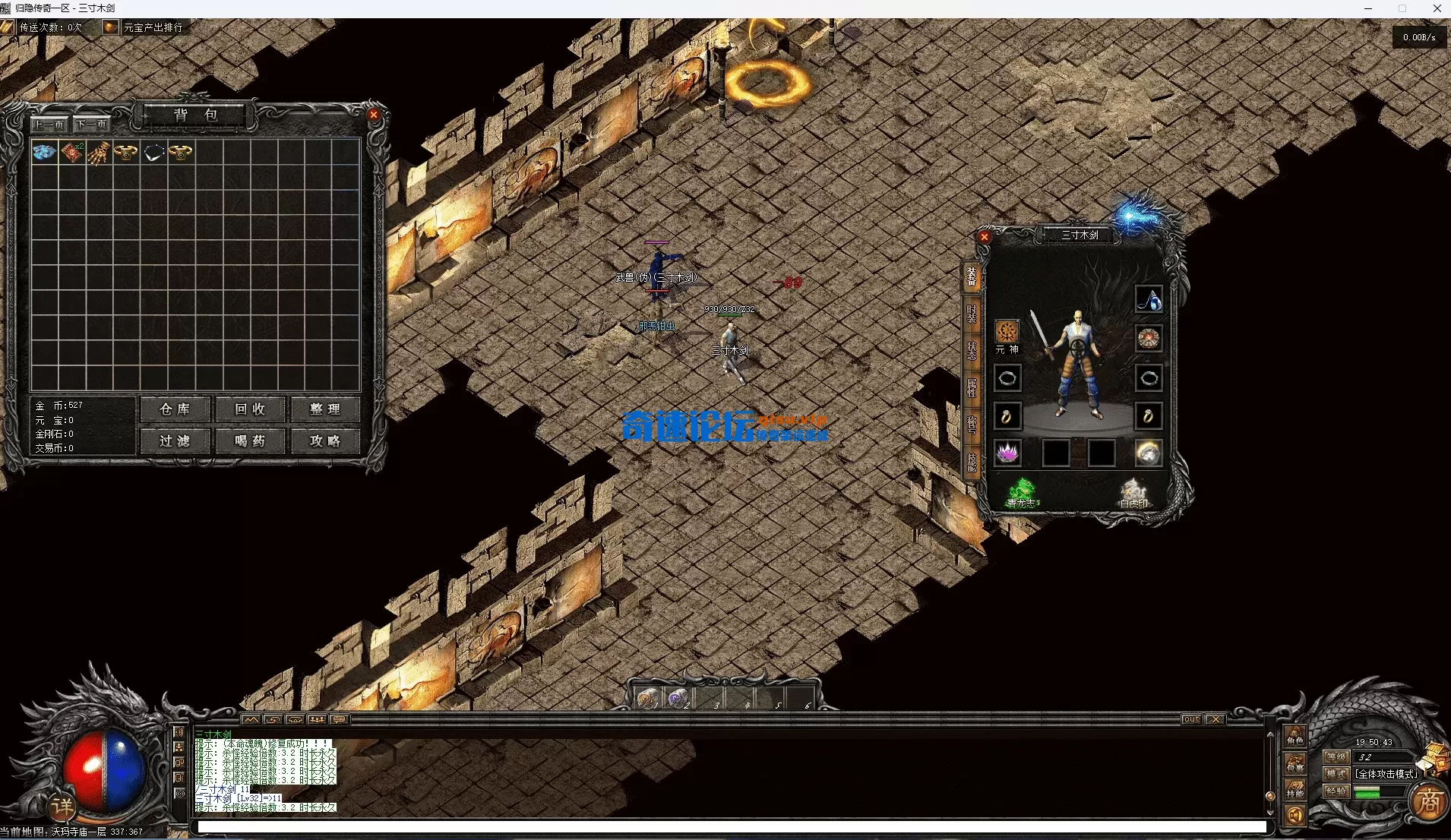Use the 喝药 potion button

[x=250, y=441]
